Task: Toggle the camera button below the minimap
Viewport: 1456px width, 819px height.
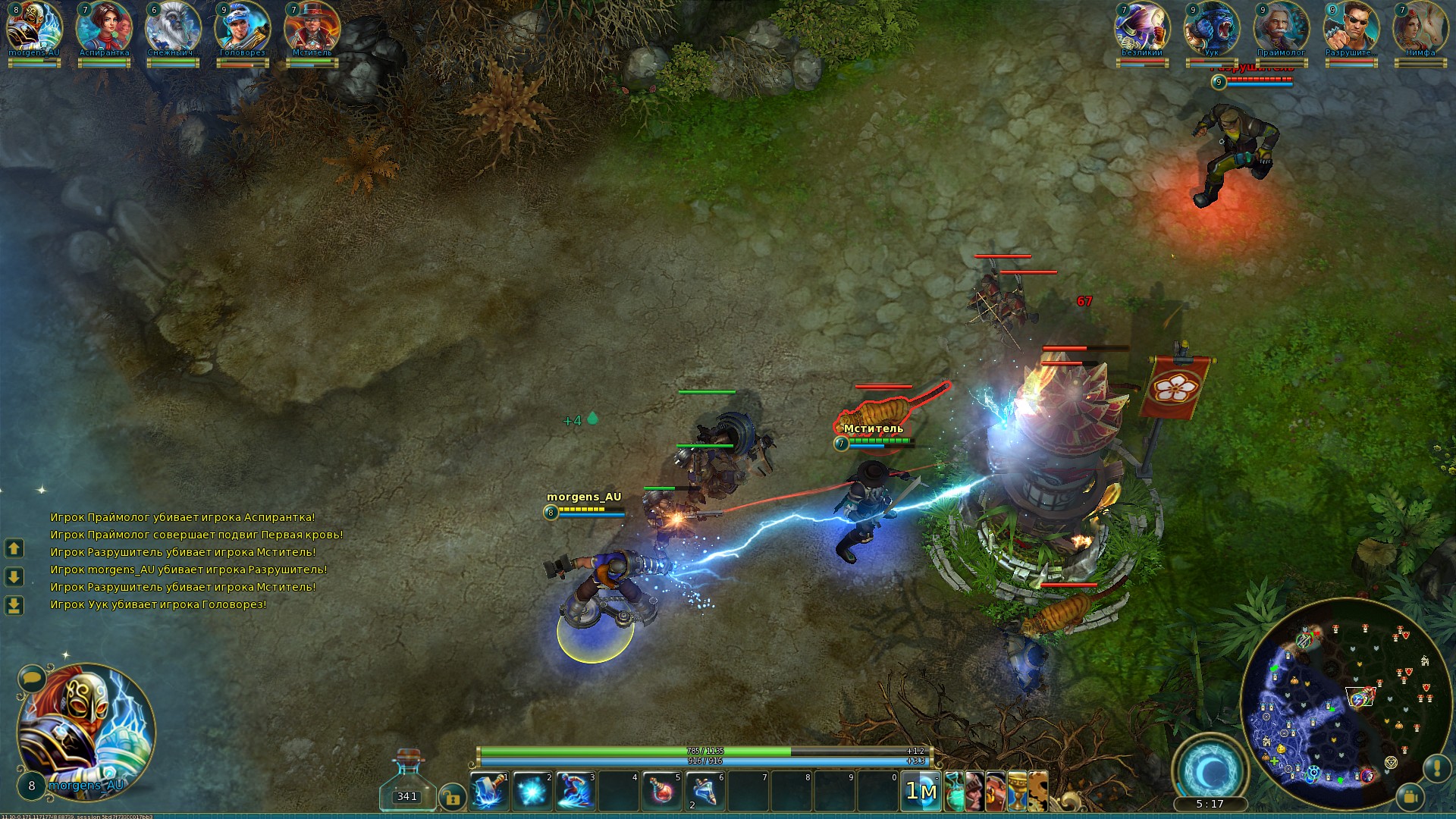Action: coord(1410,797)
